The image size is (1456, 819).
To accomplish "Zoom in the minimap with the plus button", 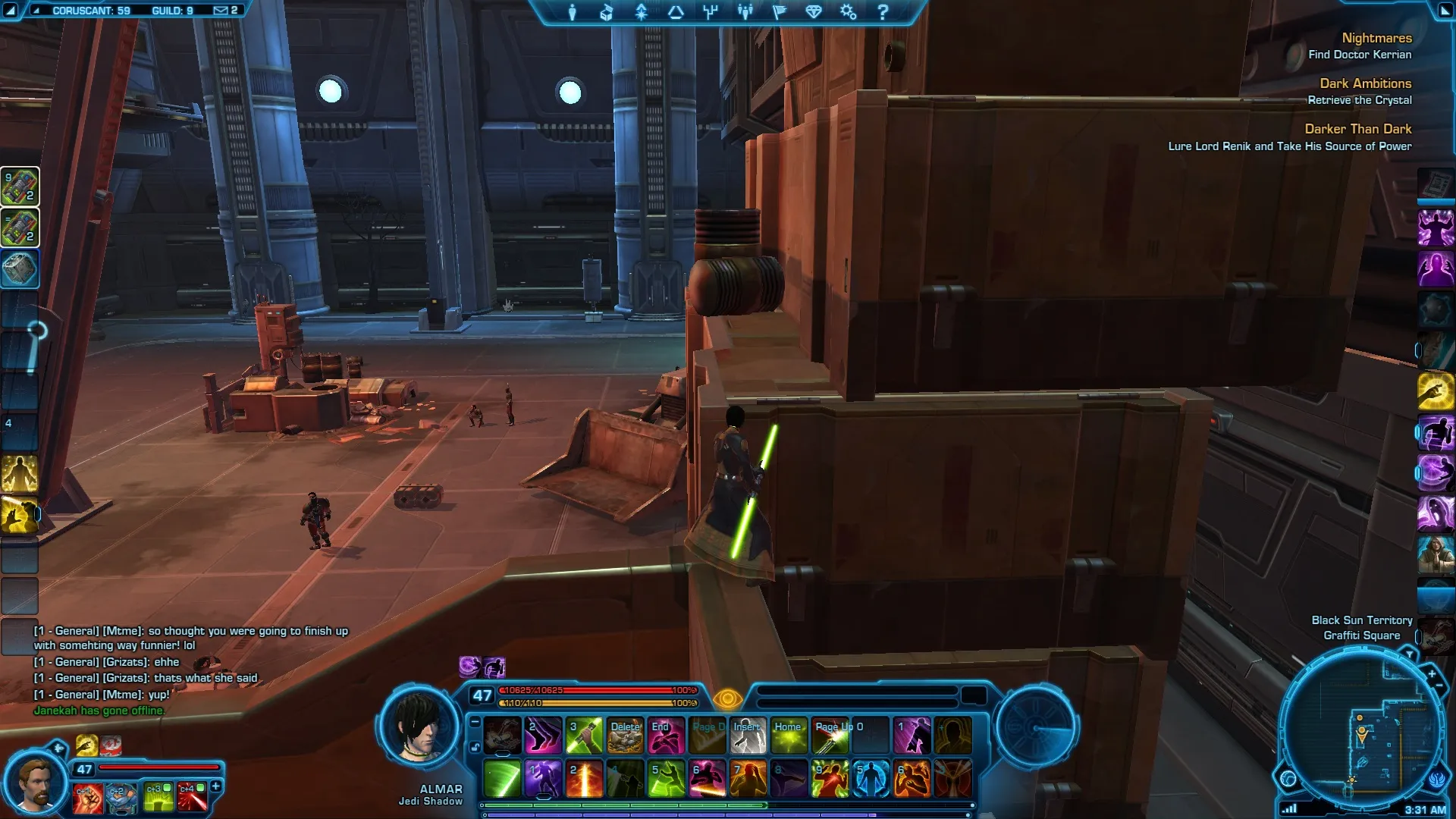I will [1431, 673].
